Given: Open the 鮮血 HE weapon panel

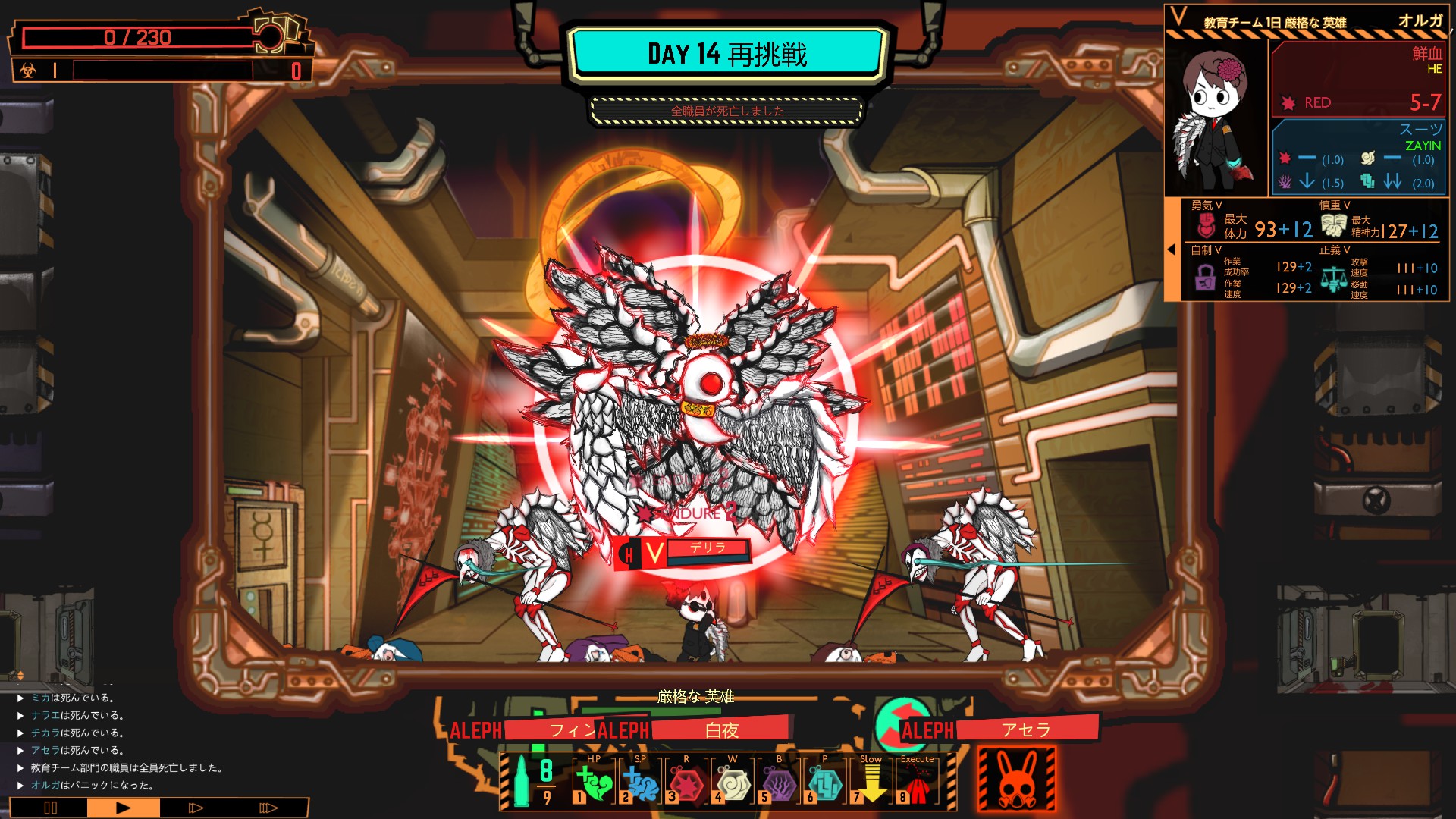Looking at the screenshot, I should click(x=1358, y=78).
